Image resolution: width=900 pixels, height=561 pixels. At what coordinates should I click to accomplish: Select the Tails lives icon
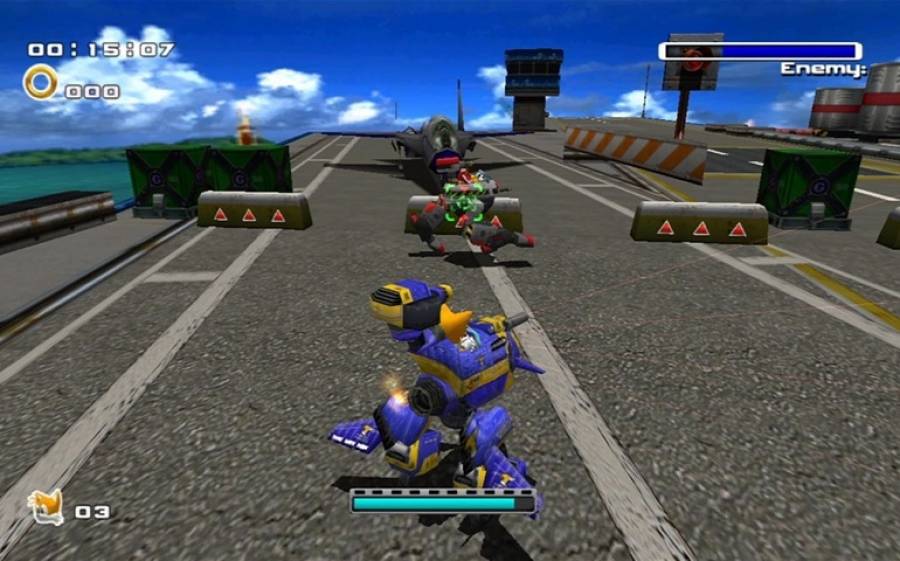[x=45, y=507]
